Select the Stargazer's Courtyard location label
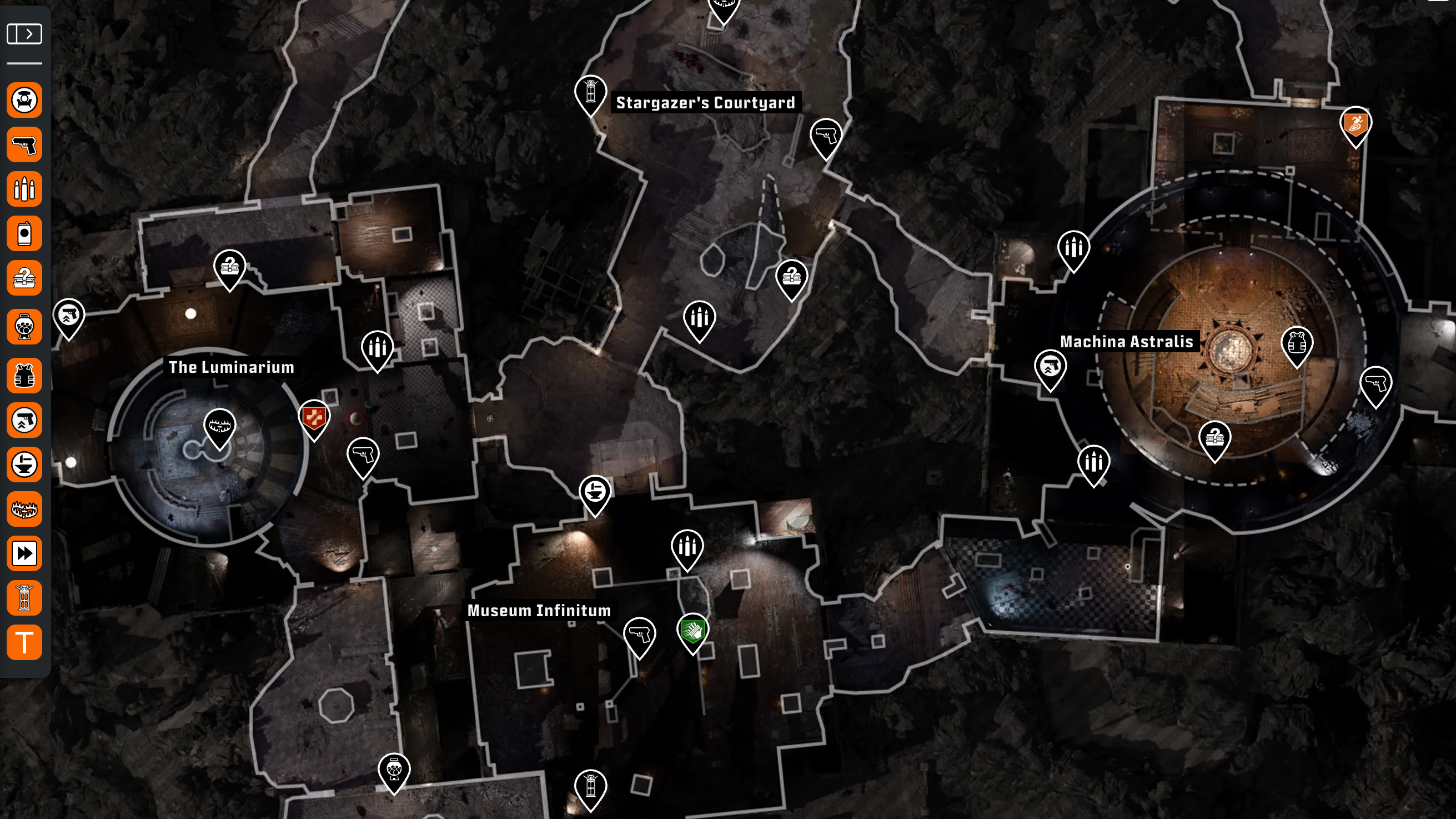The height and width of the screenshot is (819, 1456). (705, 102)
